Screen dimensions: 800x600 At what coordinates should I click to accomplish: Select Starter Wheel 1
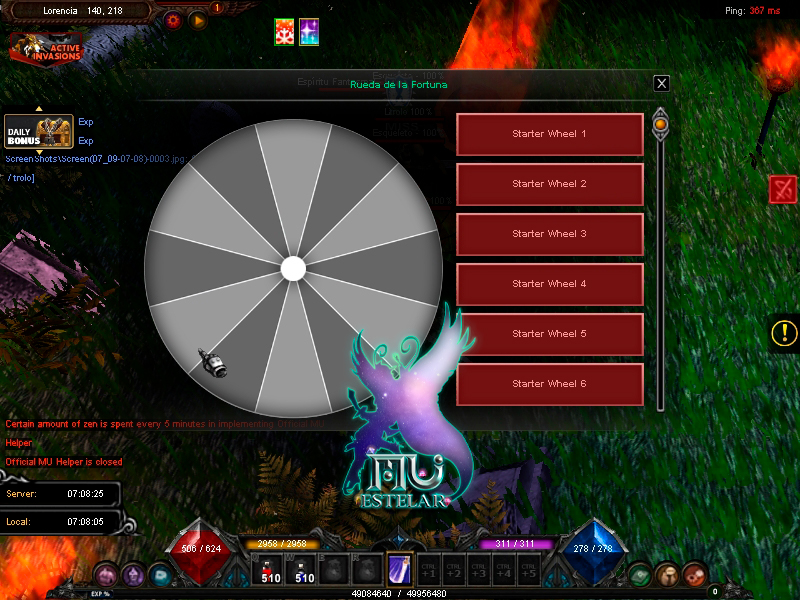(x=549, y=134)
